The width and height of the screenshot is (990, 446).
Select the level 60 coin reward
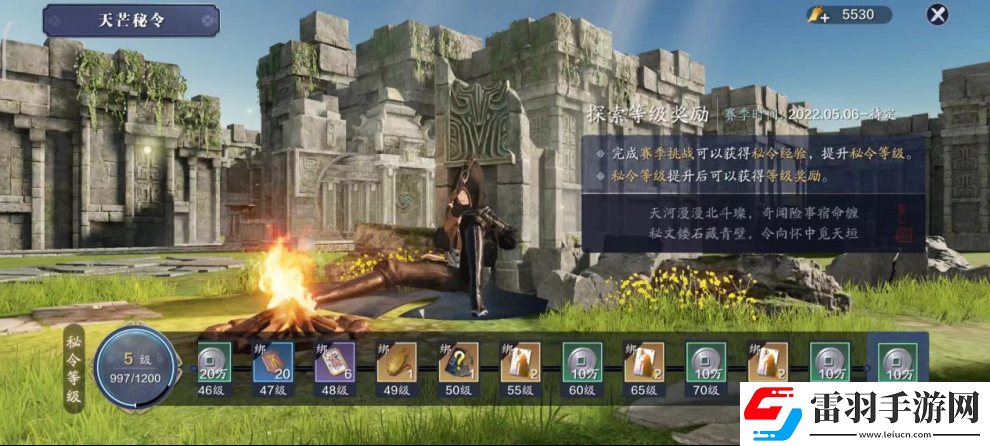point(581,362)
